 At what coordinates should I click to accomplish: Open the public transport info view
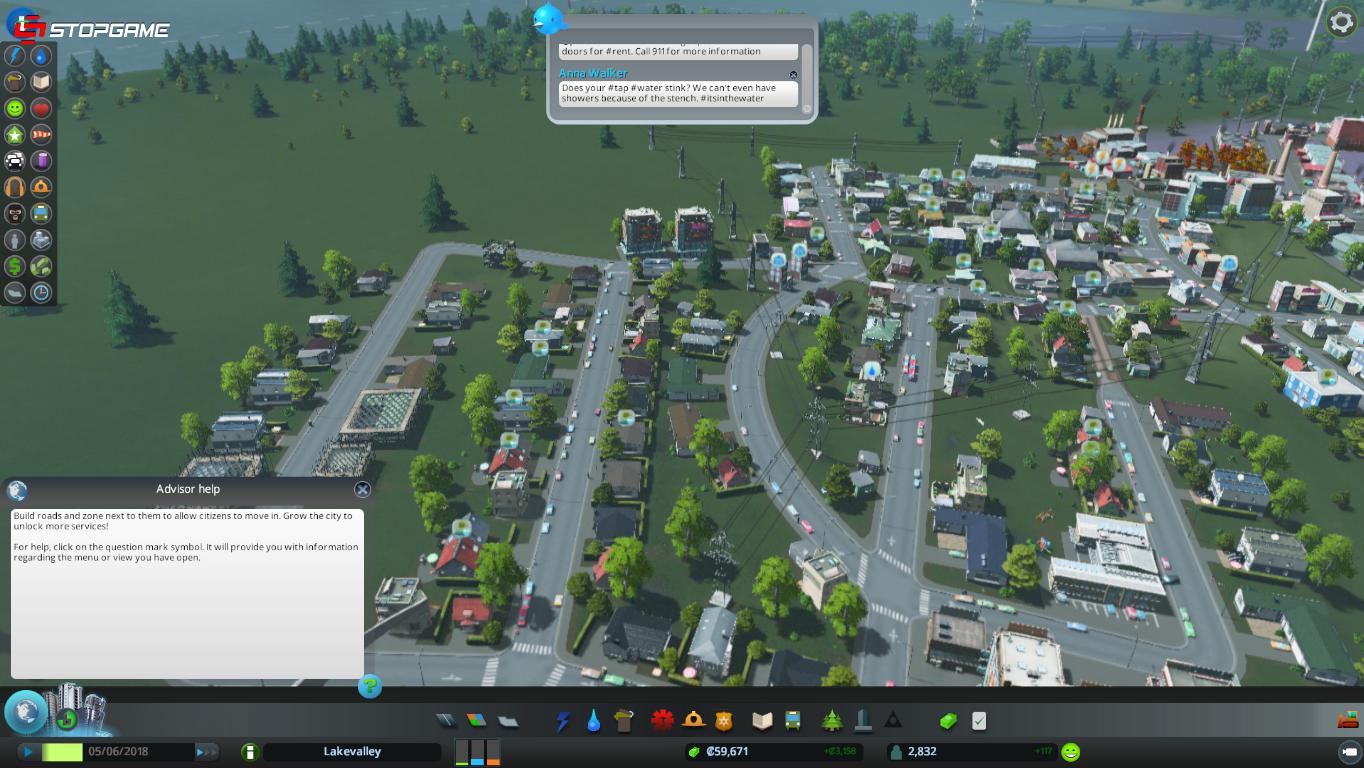pos(42,212)
